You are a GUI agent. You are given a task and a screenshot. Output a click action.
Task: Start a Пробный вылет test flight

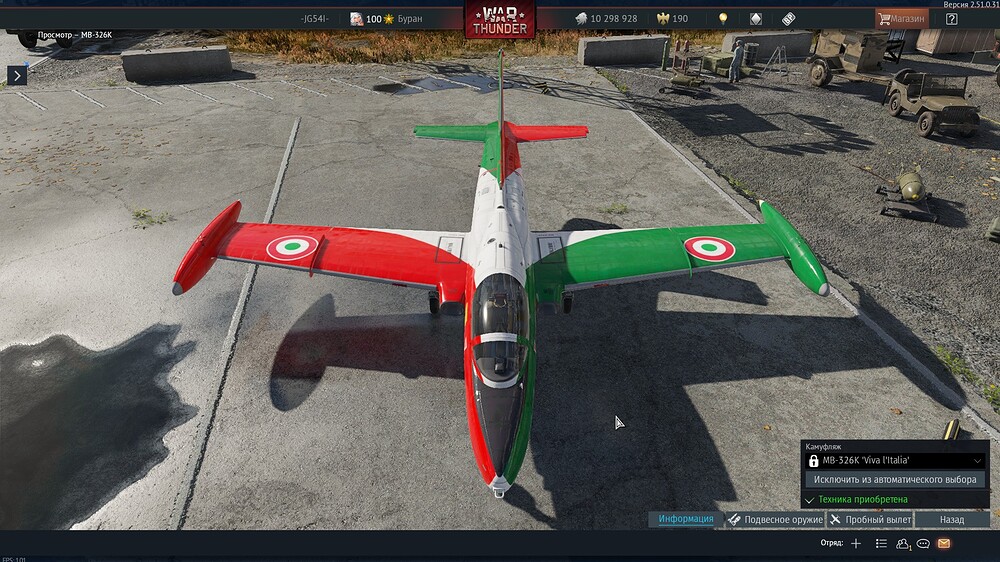[x=870, y=519]
